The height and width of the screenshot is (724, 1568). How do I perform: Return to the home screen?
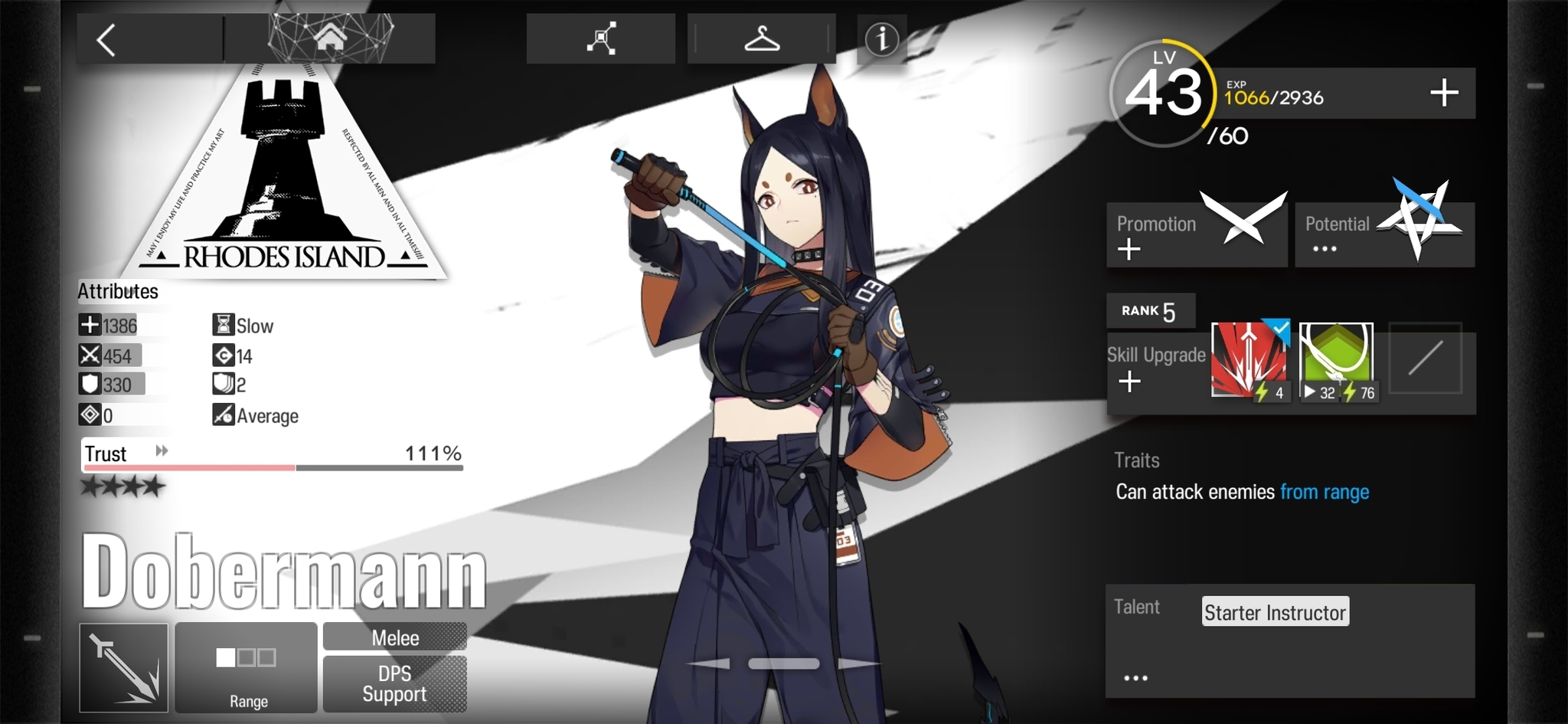point(330,37)
